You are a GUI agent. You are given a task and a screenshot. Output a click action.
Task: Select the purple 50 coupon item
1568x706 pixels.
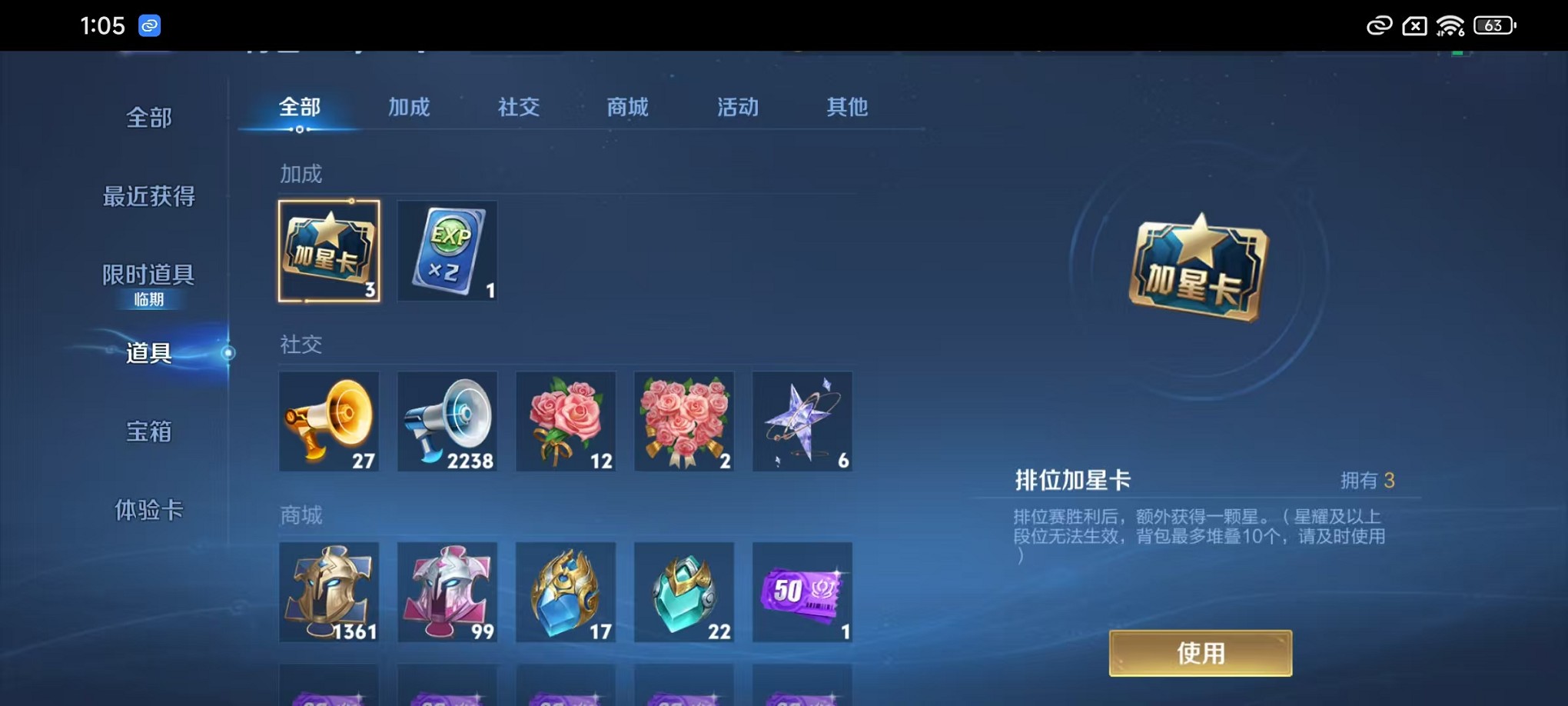click(x=802, y=592)
